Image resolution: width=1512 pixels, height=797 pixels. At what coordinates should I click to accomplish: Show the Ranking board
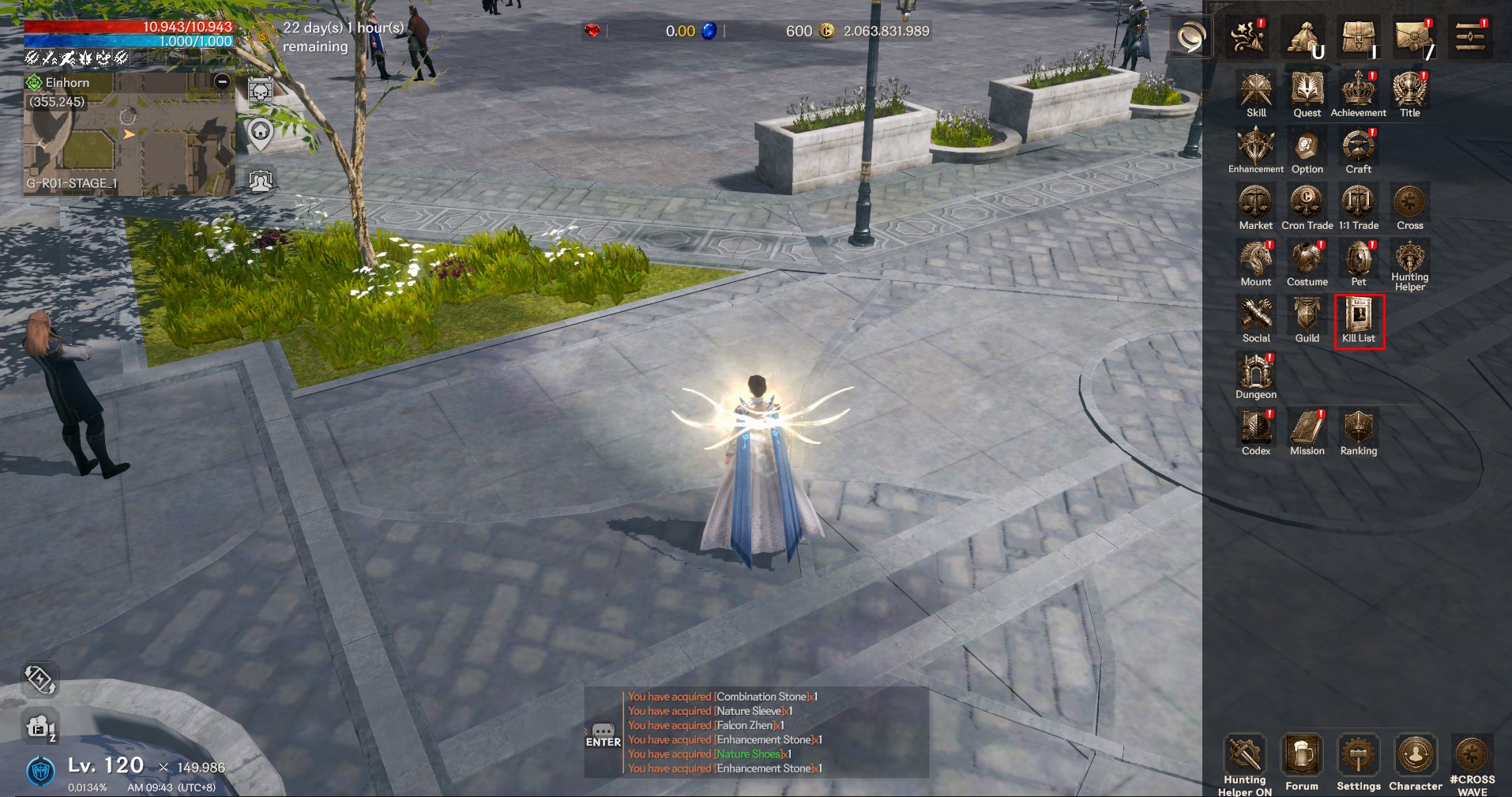tap(1358, 429)
